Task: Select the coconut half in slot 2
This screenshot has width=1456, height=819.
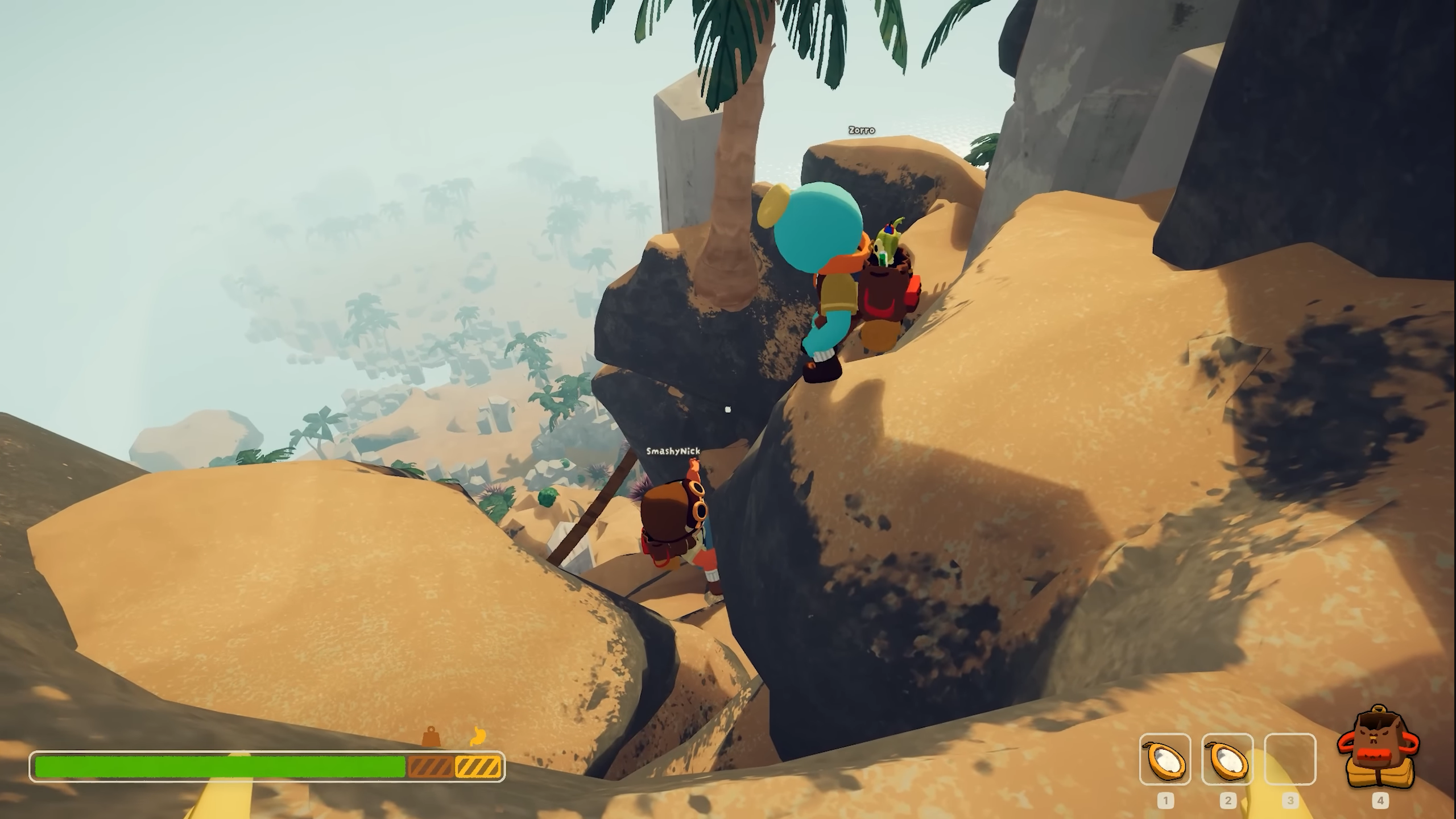Action: (x=1227, y=759)
